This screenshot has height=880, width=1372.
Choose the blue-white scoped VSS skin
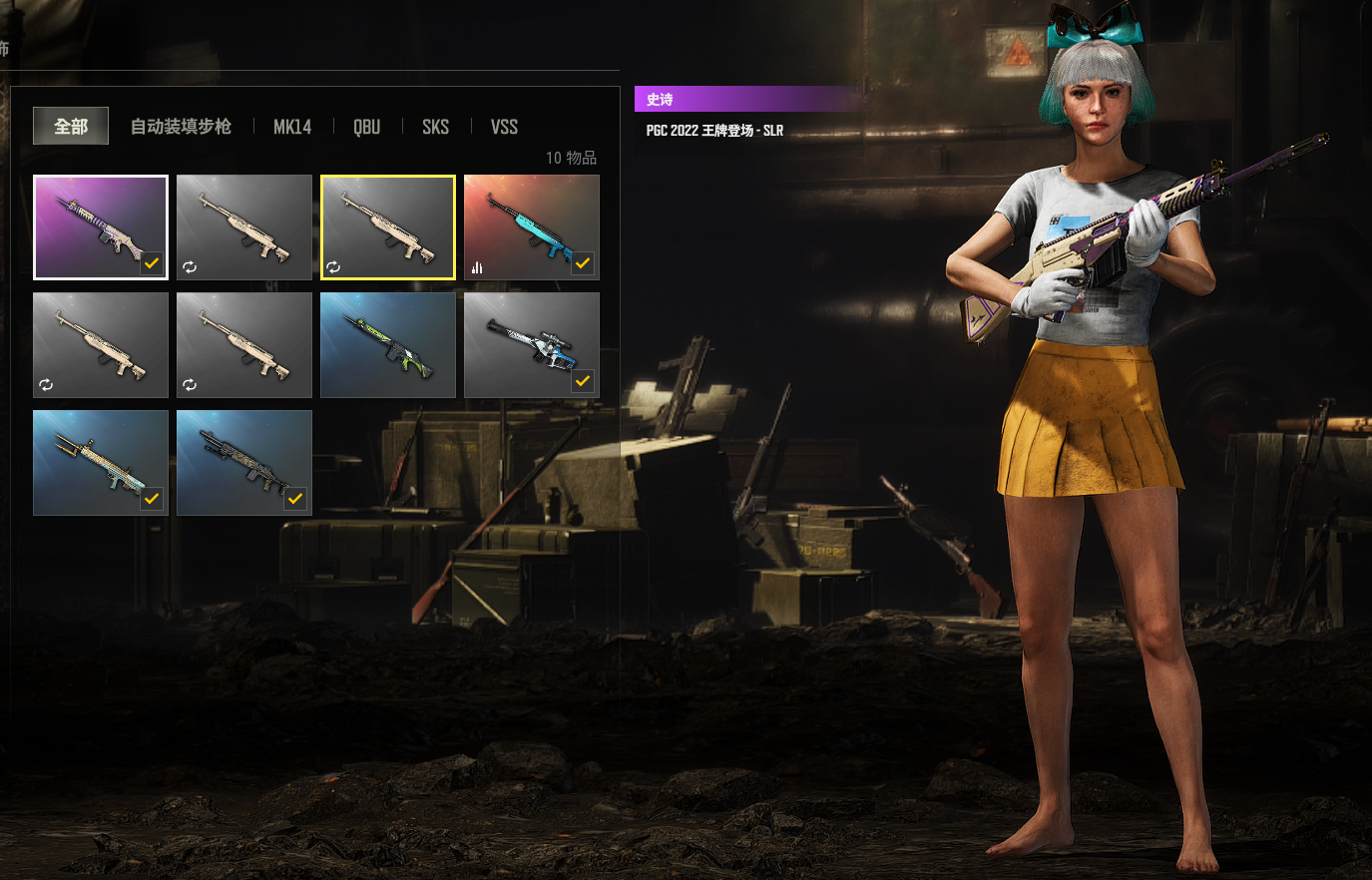[x=532, y=345]
